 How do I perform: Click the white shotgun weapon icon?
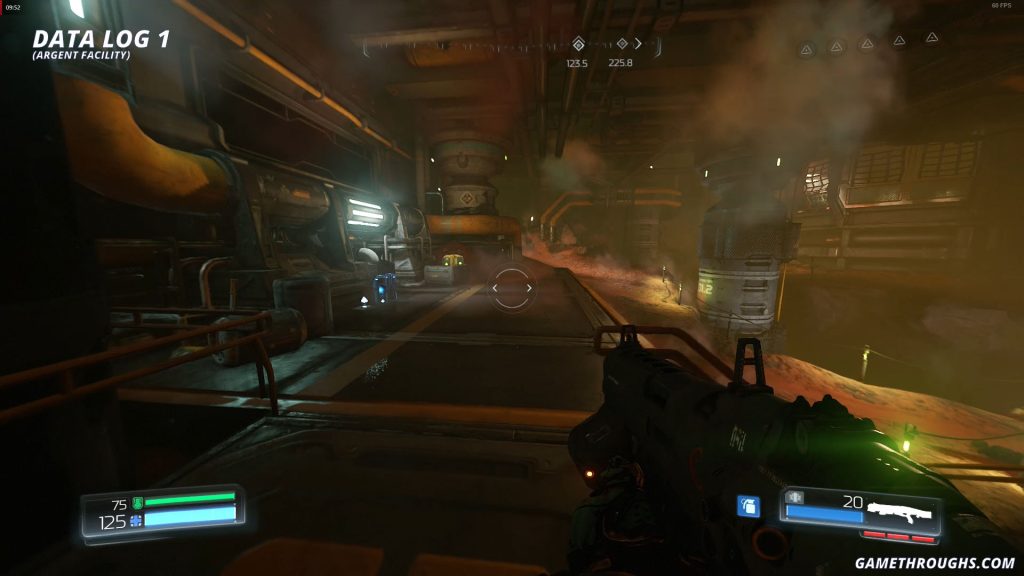899,513
